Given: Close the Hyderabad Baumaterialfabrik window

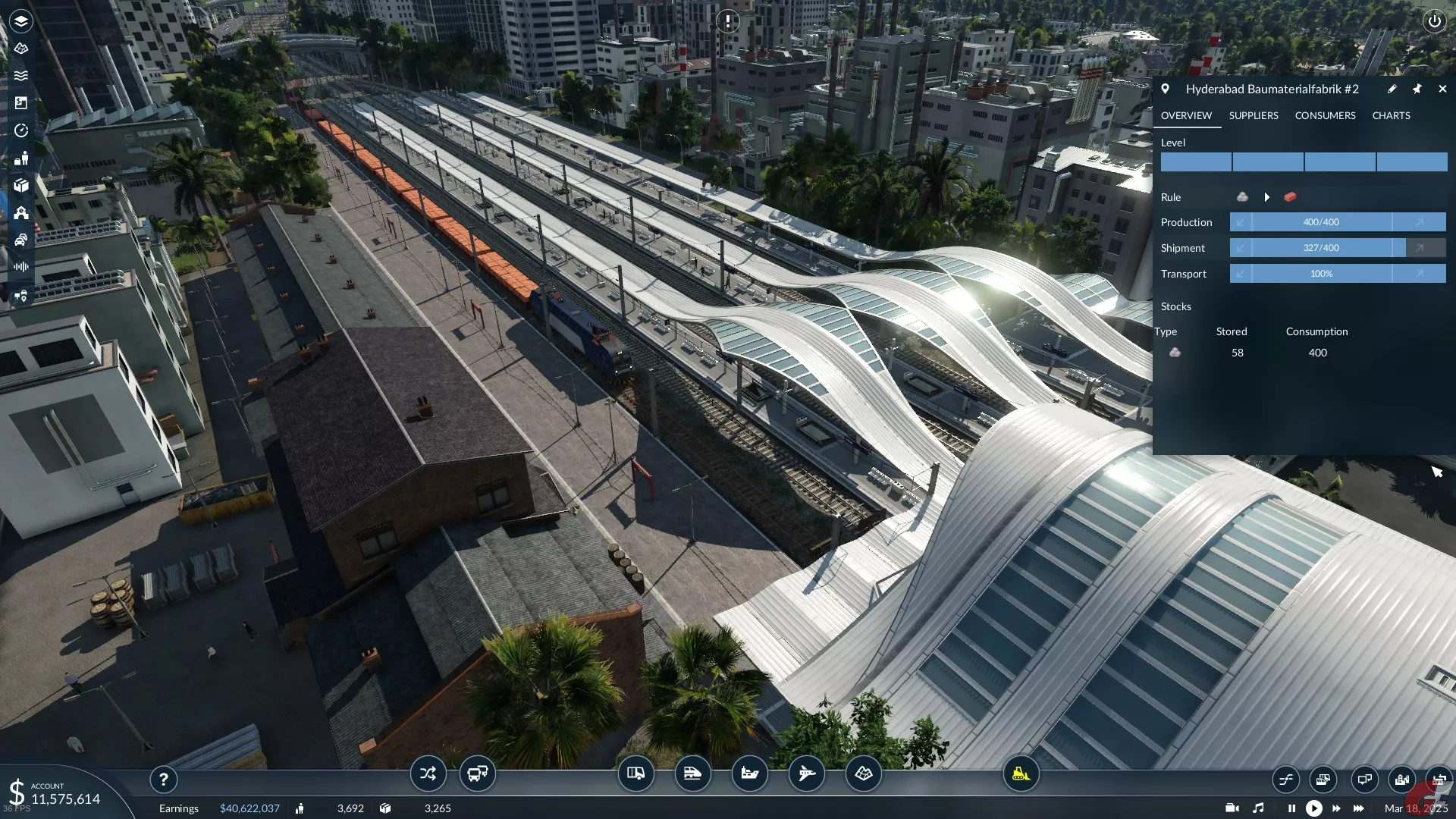Looking at the screenshot, I should [1442, 89].
